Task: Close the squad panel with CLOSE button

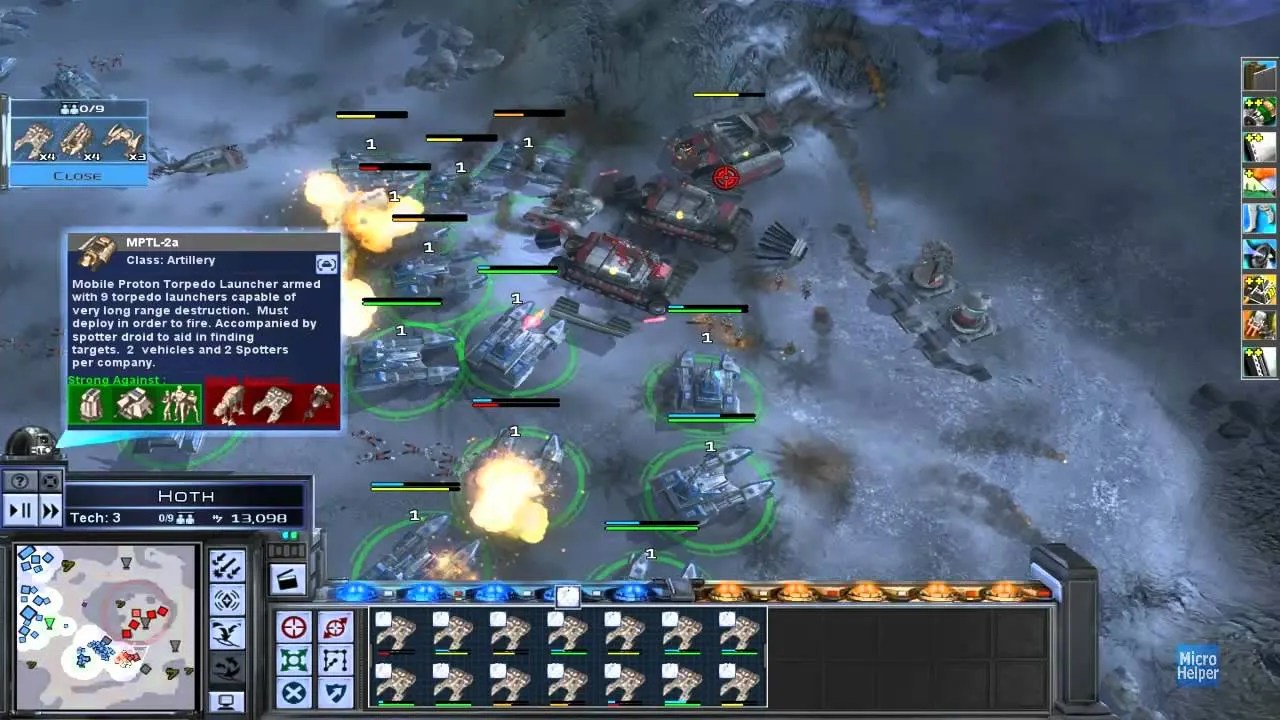Action: click(x=77, y=176)
